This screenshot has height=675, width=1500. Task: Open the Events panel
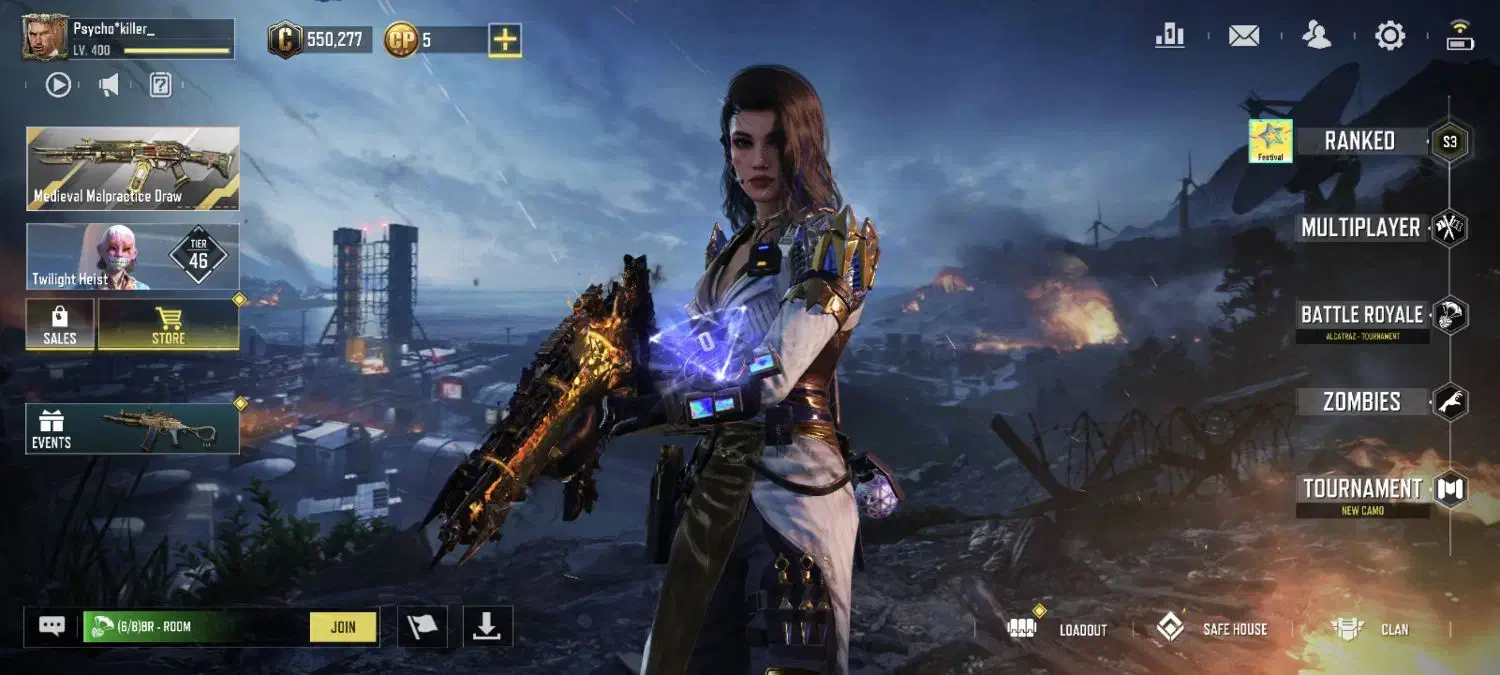pos(132,428)
